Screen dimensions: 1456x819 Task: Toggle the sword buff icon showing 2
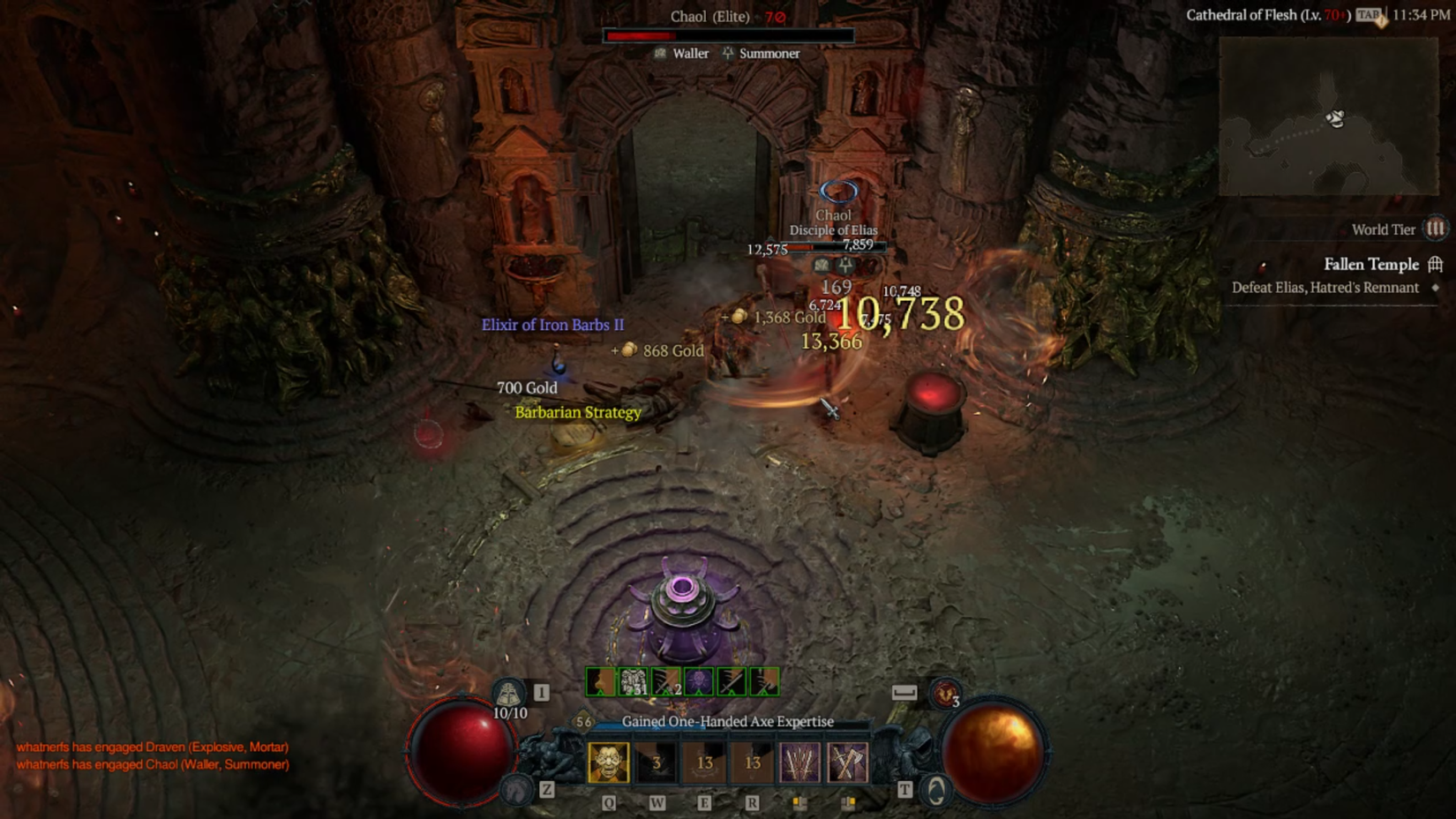coord(664,680)
